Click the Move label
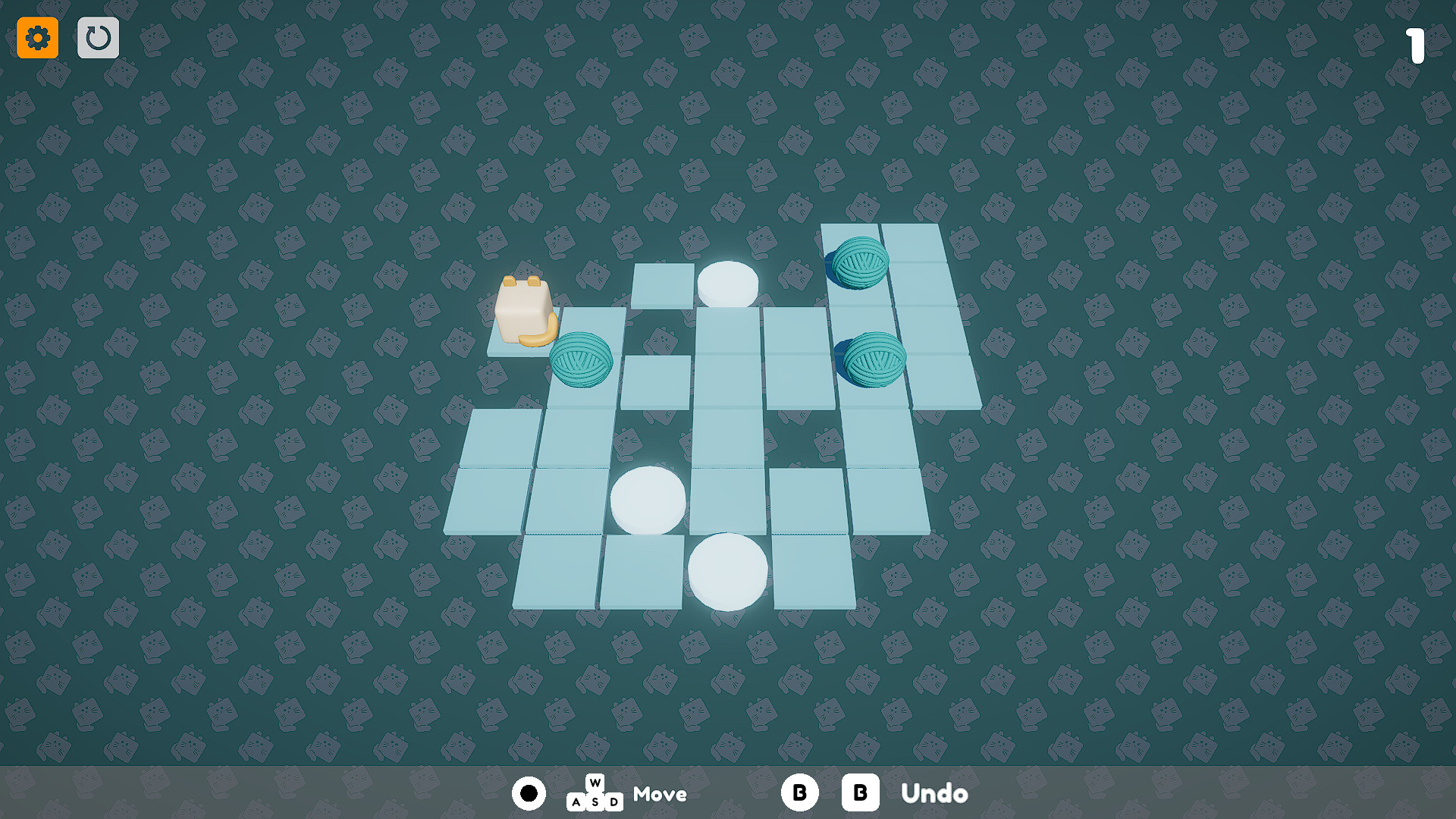 [659, 794]
